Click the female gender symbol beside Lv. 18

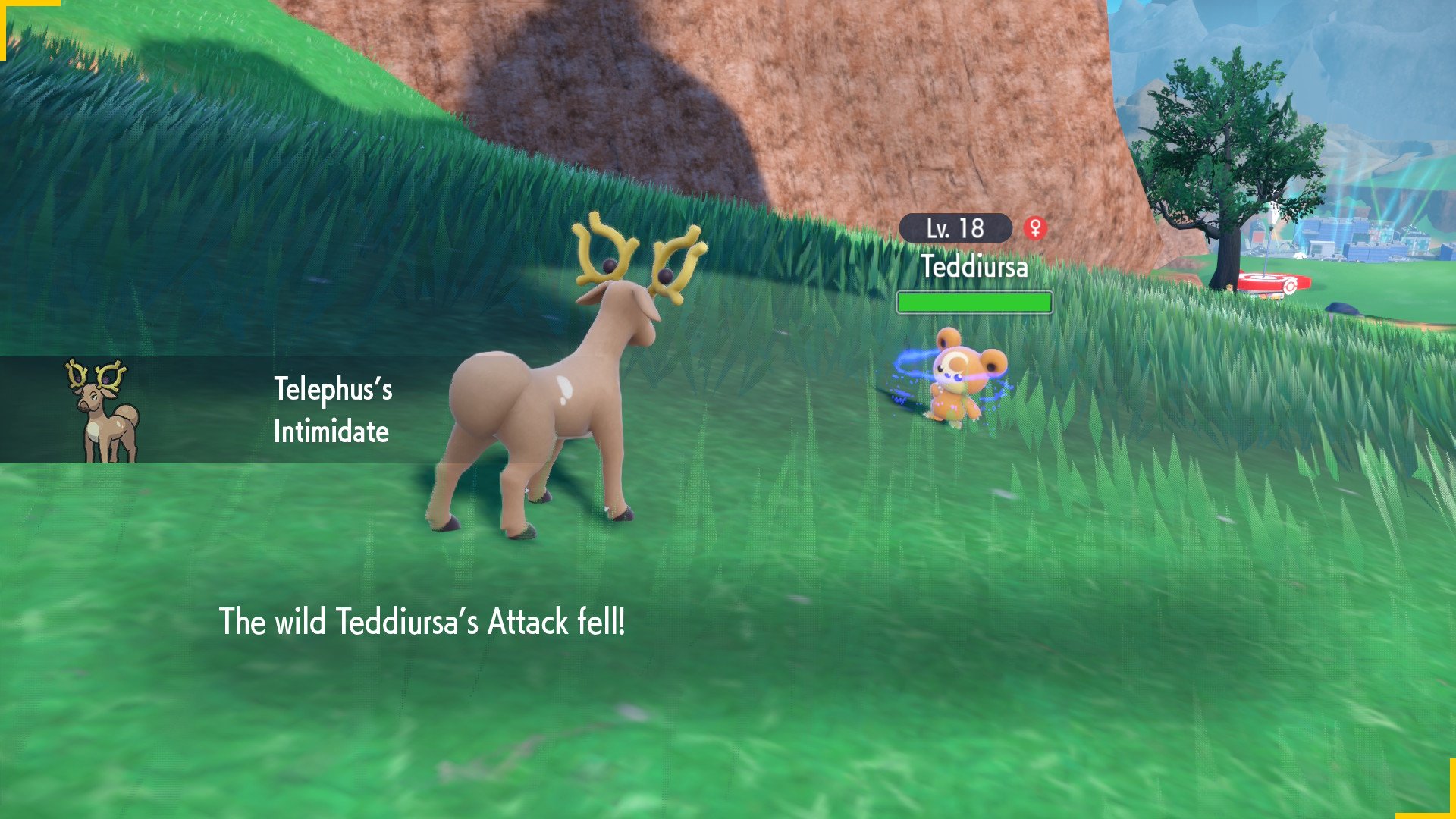[1035, 227]
